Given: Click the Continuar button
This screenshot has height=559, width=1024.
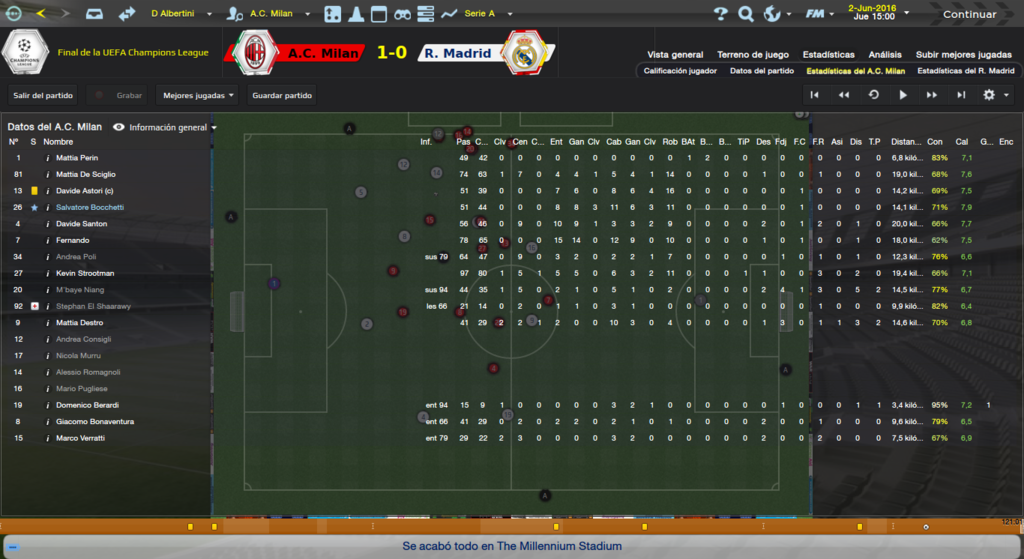Looking at the screenshot, I should point(969,14).
